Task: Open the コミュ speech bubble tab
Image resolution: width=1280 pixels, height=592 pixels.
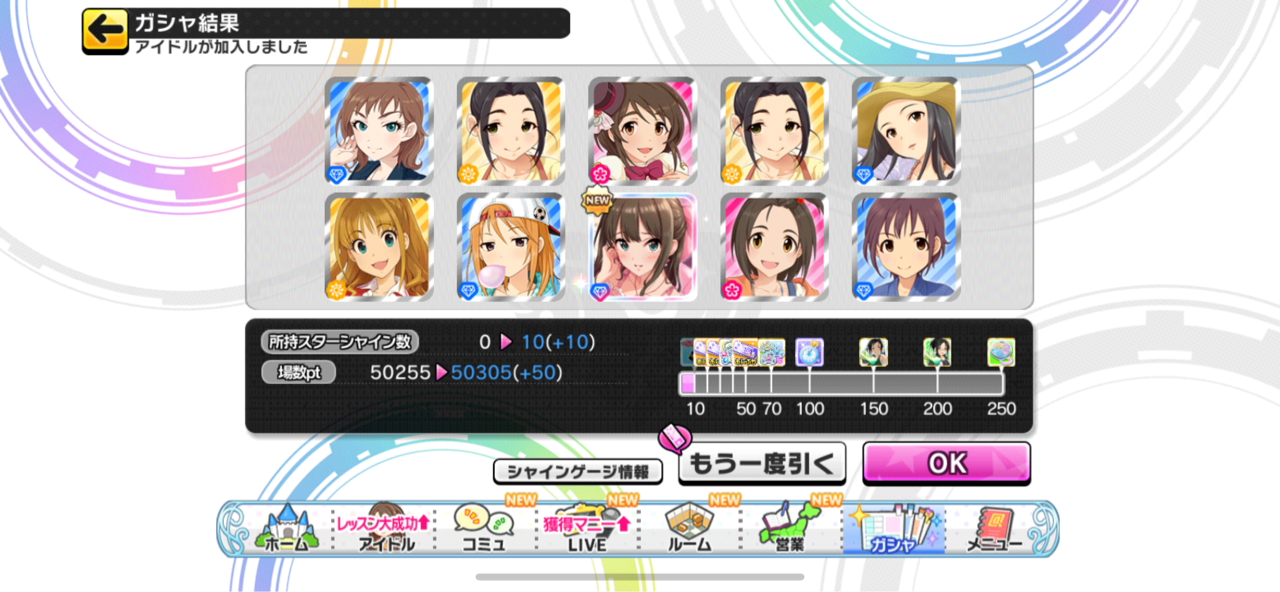Action: pyautogui.click(x=484, y=529)
